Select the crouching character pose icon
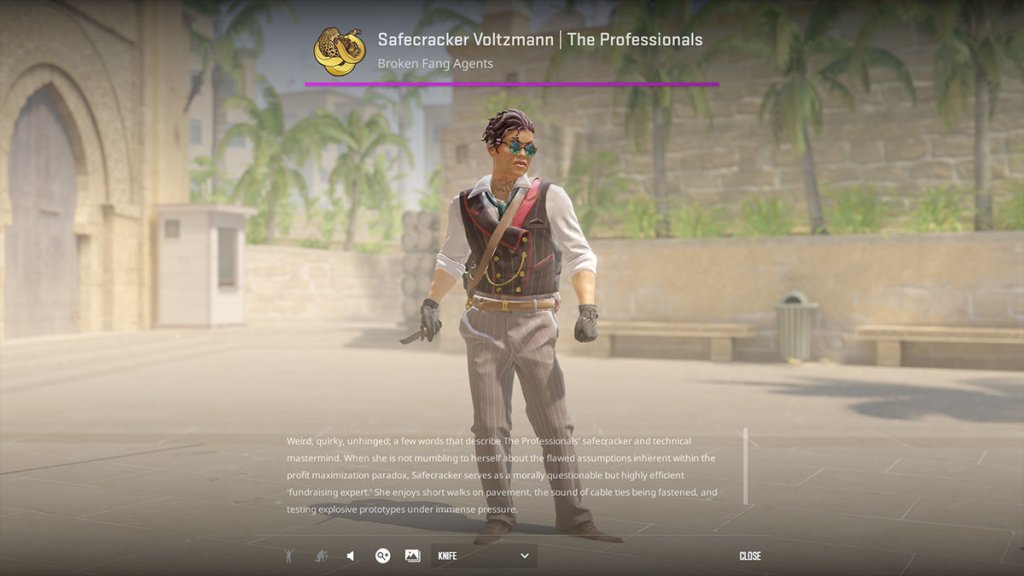Viewport: 1024px width, 576px height. [321, 556]
